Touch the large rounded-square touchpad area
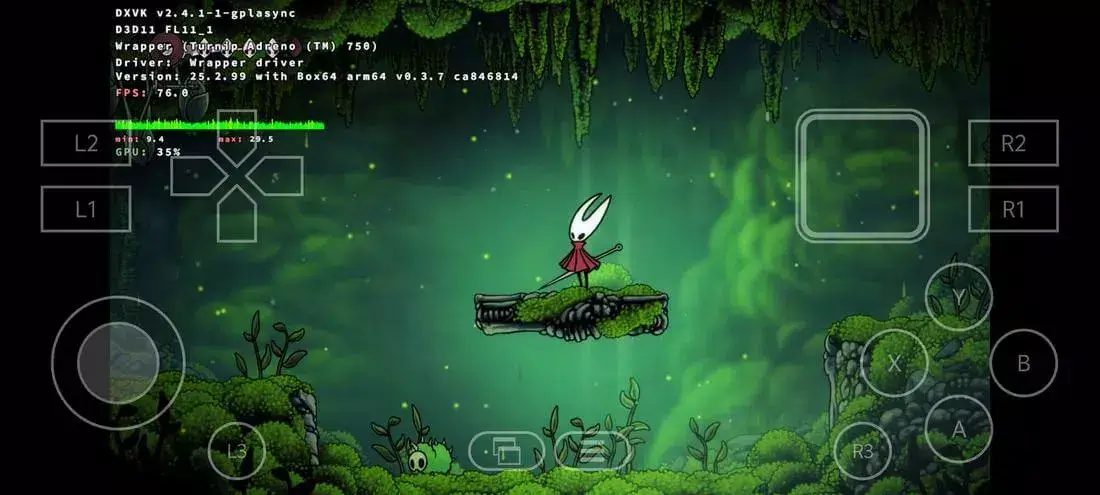This screenshot has width=1100, height=495. [x=862, y=176]
